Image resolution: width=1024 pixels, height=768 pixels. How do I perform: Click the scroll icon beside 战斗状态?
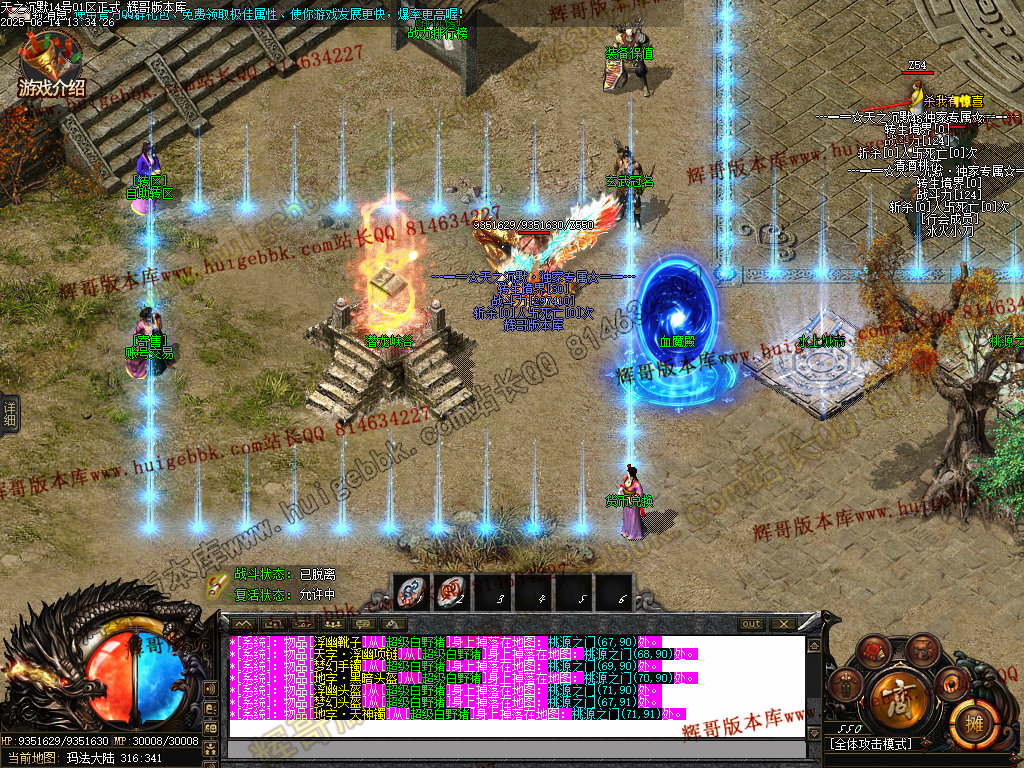pos(216,584)
